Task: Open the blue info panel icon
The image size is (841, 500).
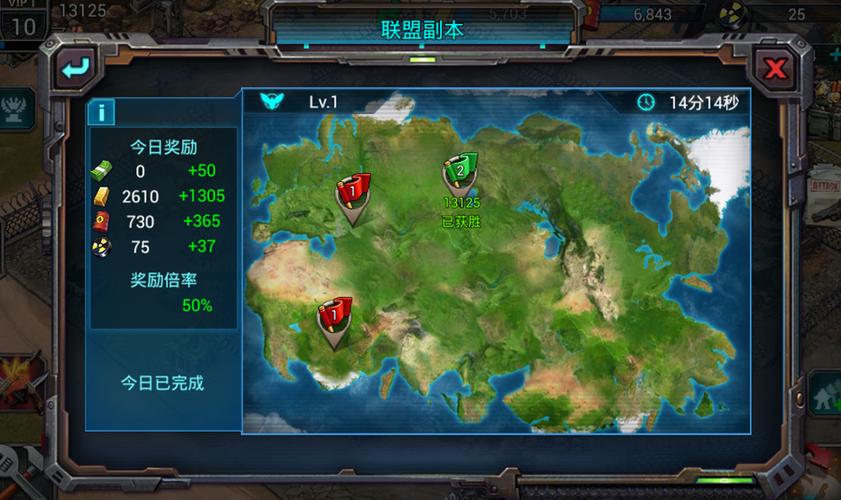Action: [x=101, y=111]
